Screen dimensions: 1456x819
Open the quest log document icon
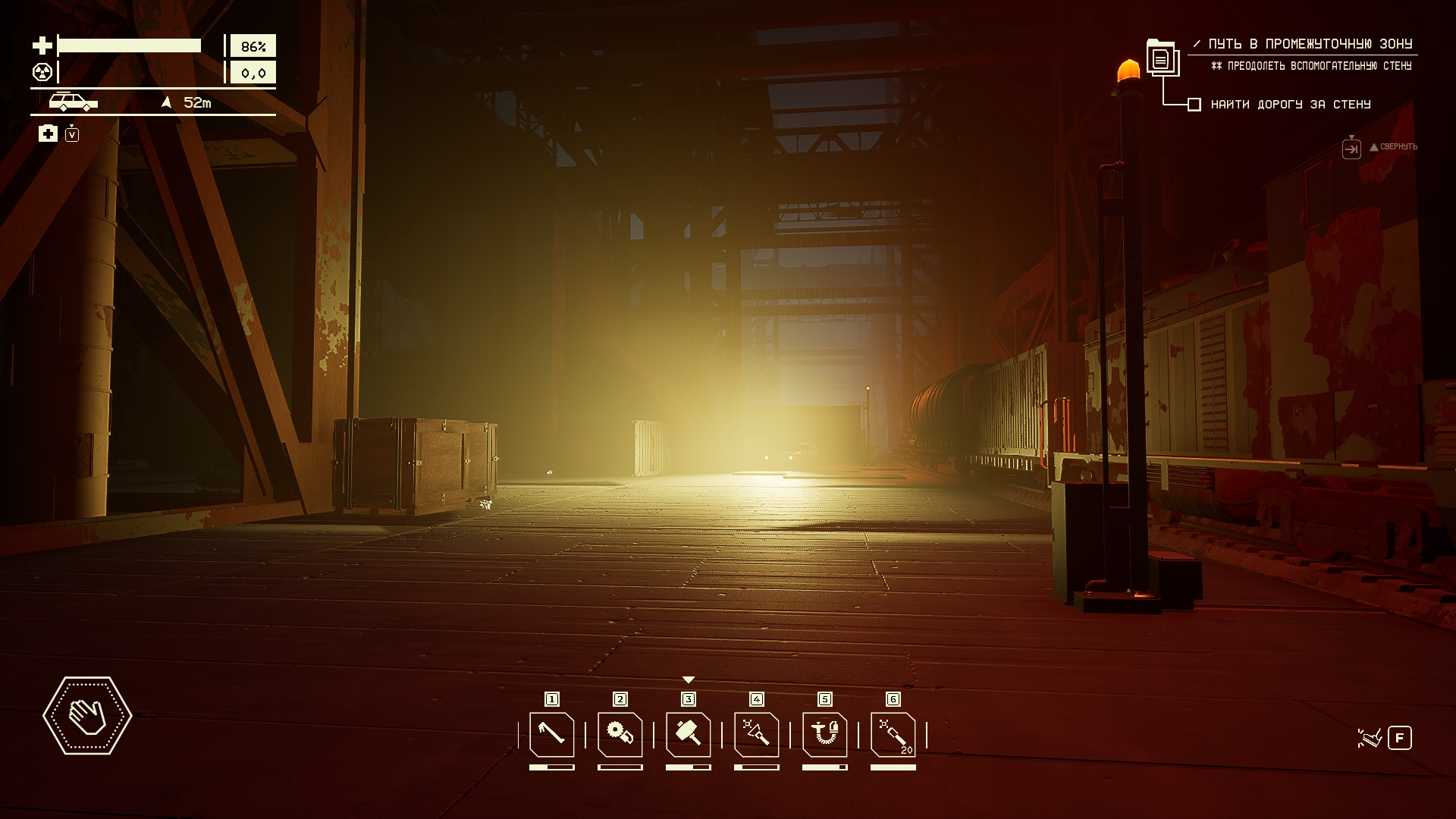(1161, 58)
